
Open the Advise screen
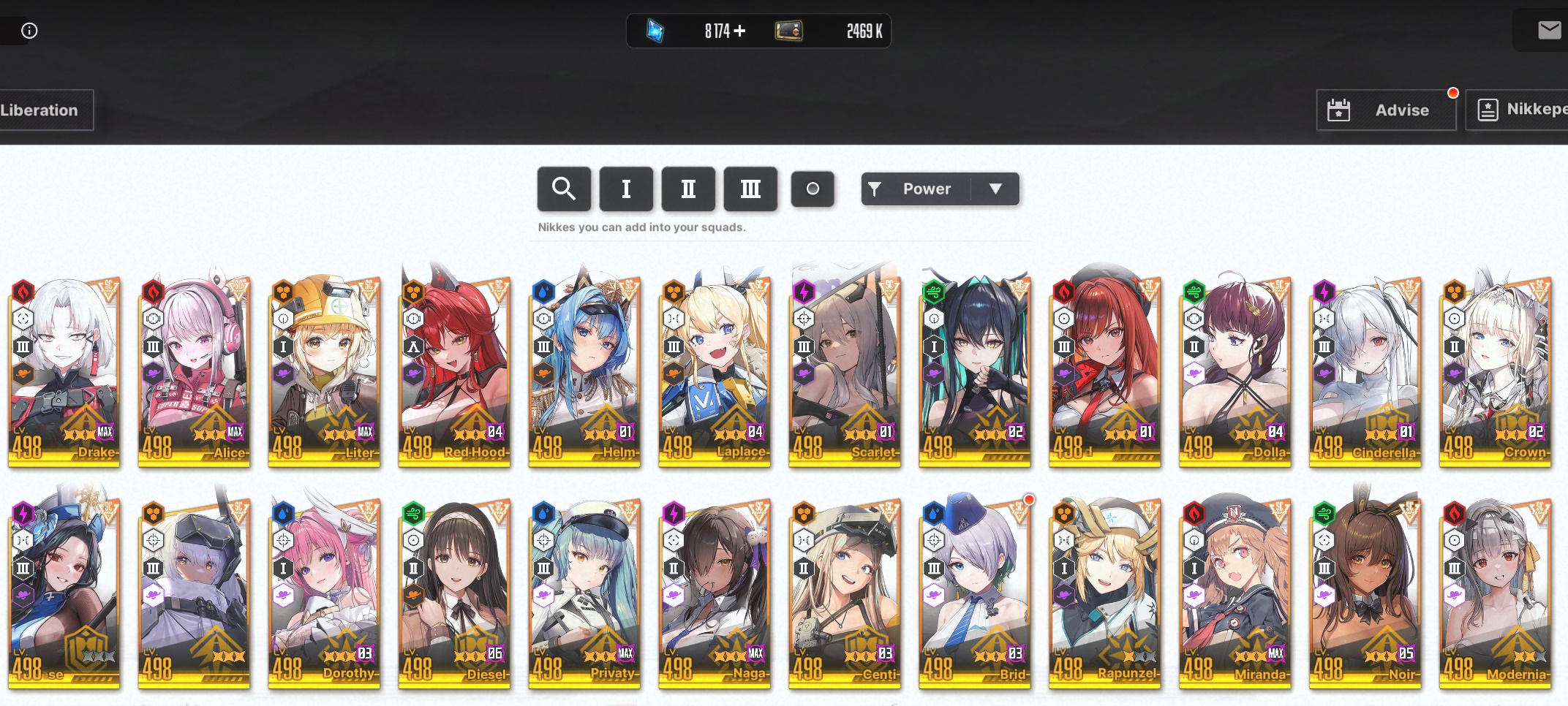[1385, 110]
